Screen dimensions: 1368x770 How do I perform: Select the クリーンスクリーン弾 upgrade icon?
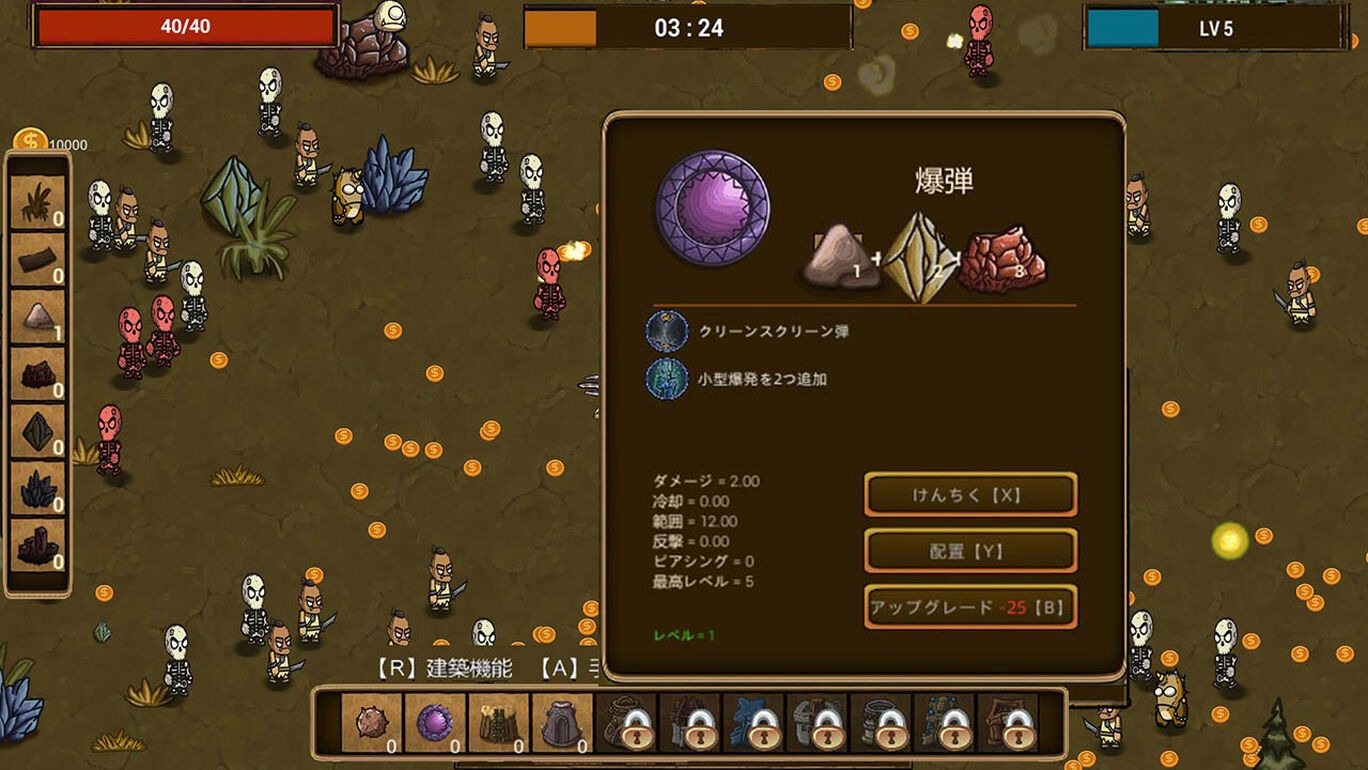(667, 330)
